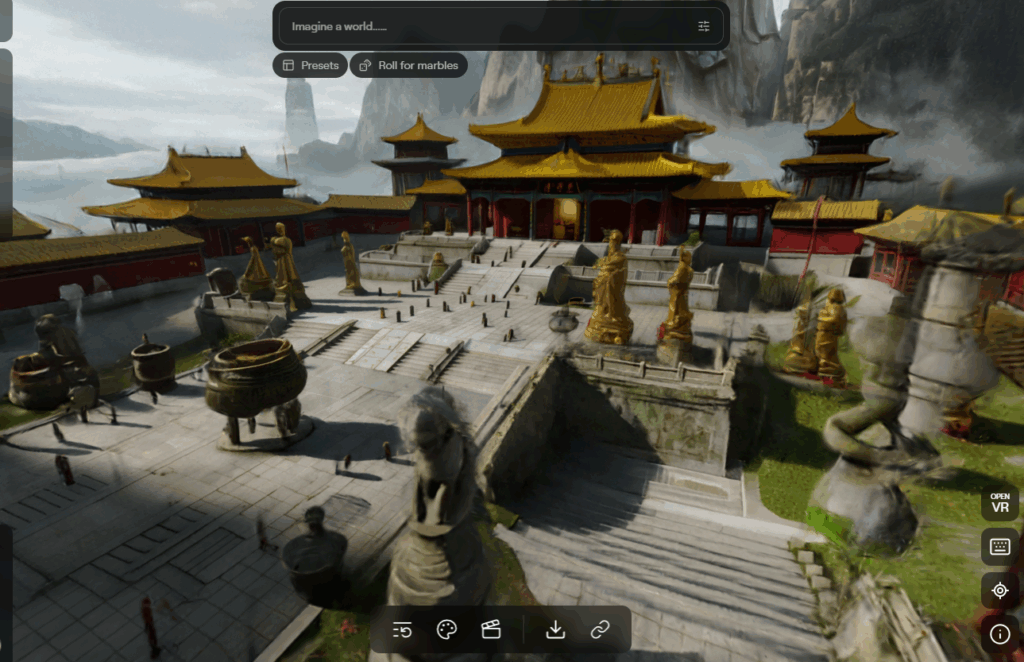Download the world with the download icon
The image size is (1024, 662).
click(555, 630)
